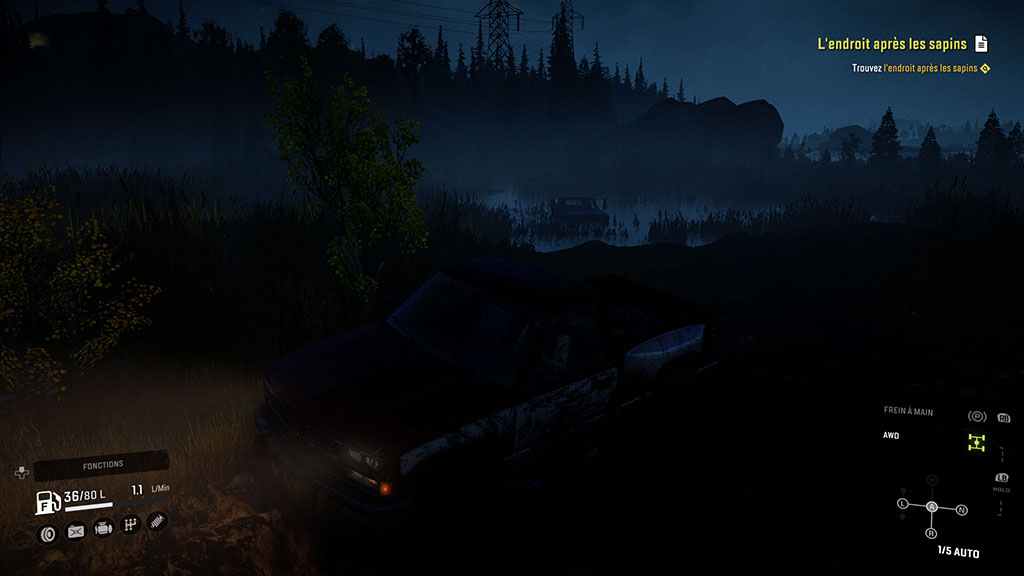The height and width of the screenshot is (576, 1024).
Task: Shift to the R reverse gear
Action: click(x=932, y=533)
